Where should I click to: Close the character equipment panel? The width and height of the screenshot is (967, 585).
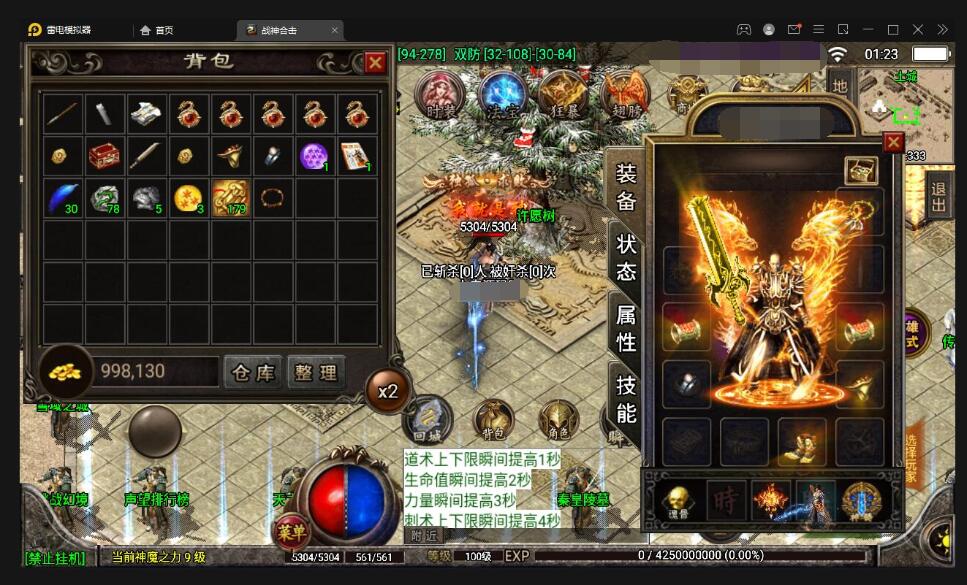[x=893, y=142]
